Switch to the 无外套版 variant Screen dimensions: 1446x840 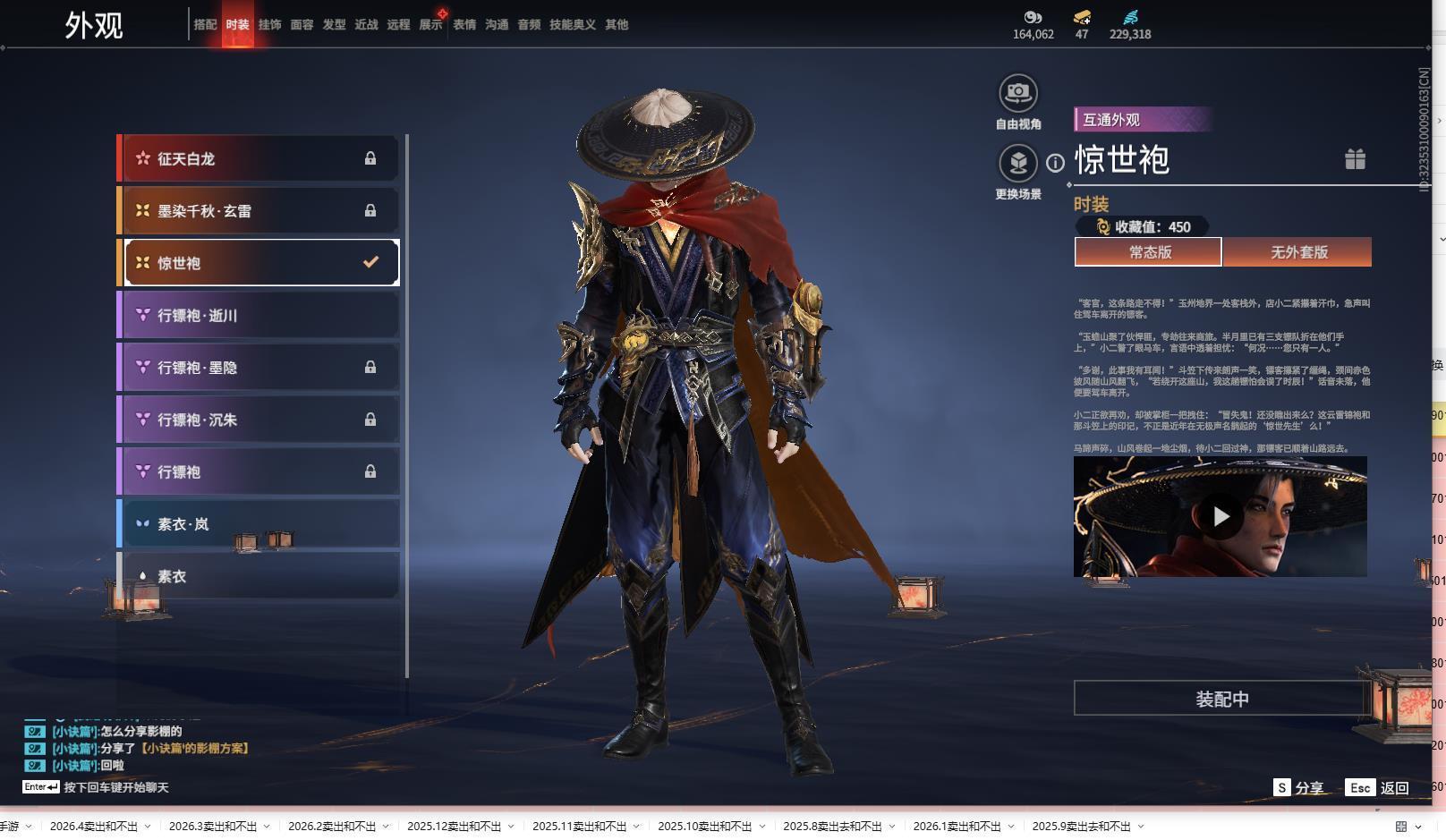(x=1297, y=252)
